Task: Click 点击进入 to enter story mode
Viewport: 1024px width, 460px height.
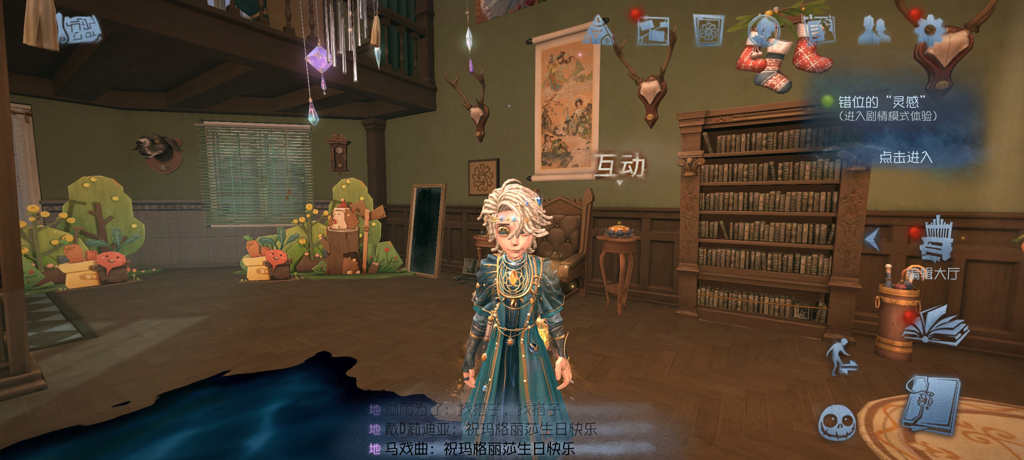Action: click(x=905, y=156)
